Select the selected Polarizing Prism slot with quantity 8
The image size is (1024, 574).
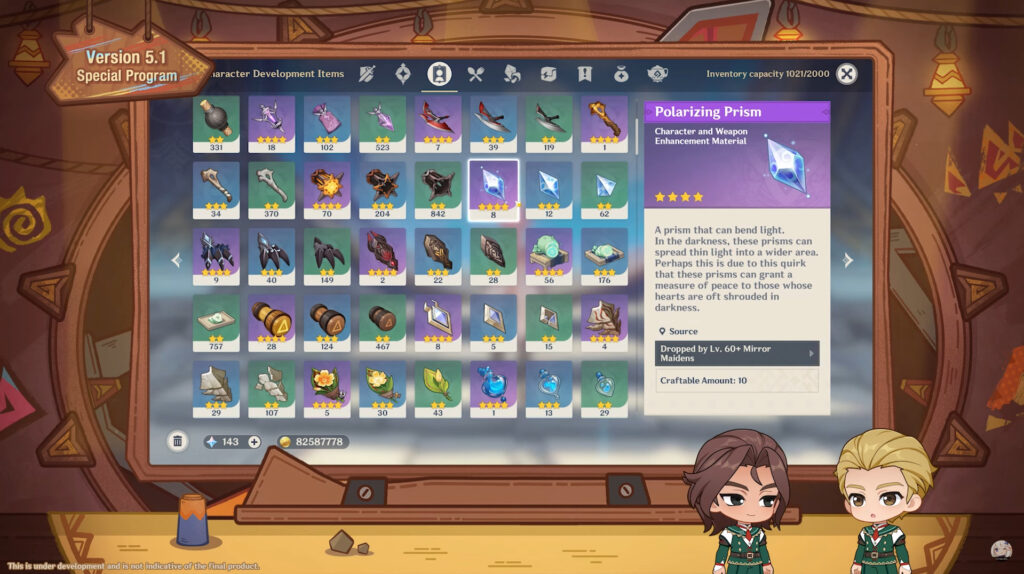(x=493, y=189)
